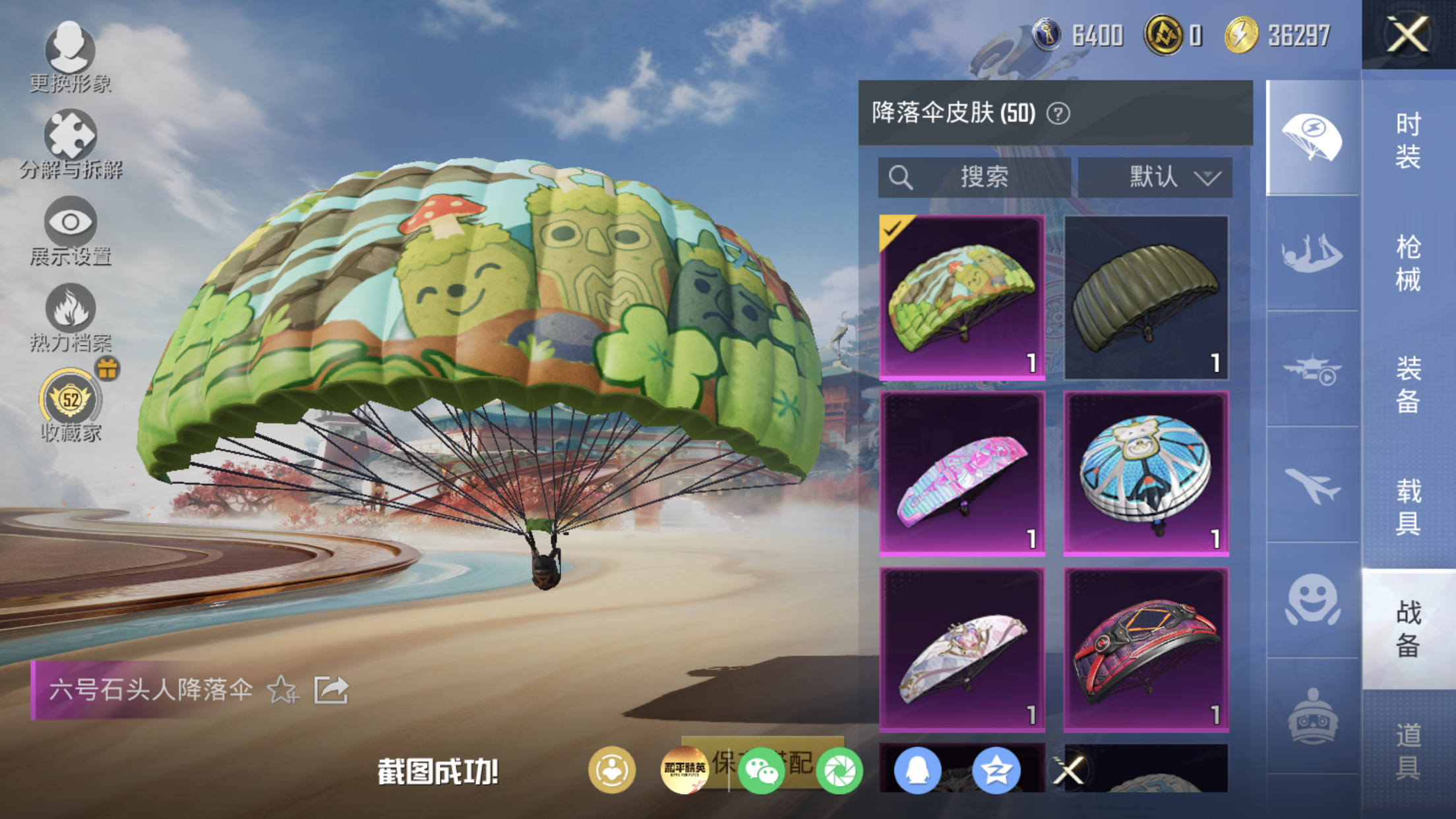Open 热力档案 heat archive
Screen dimensions: 1456x819
pos(70,318)
